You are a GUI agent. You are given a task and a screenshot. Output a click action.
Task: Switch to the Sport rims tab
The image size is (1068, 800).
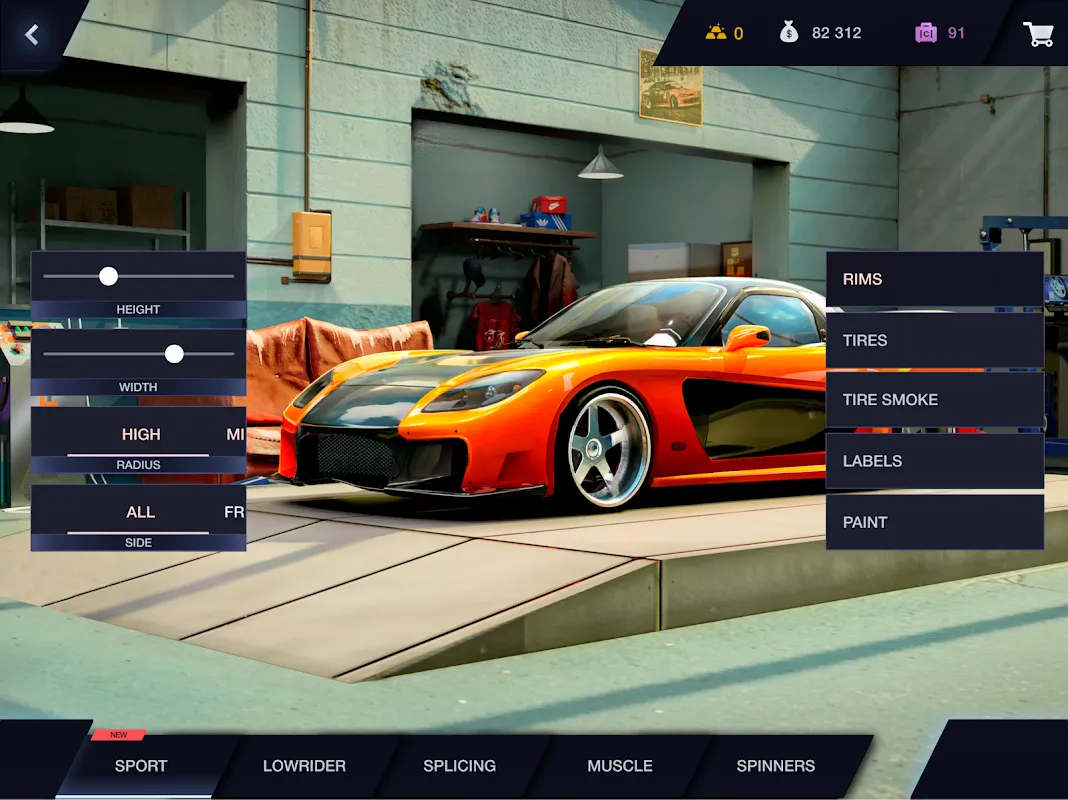coord(141,766)
